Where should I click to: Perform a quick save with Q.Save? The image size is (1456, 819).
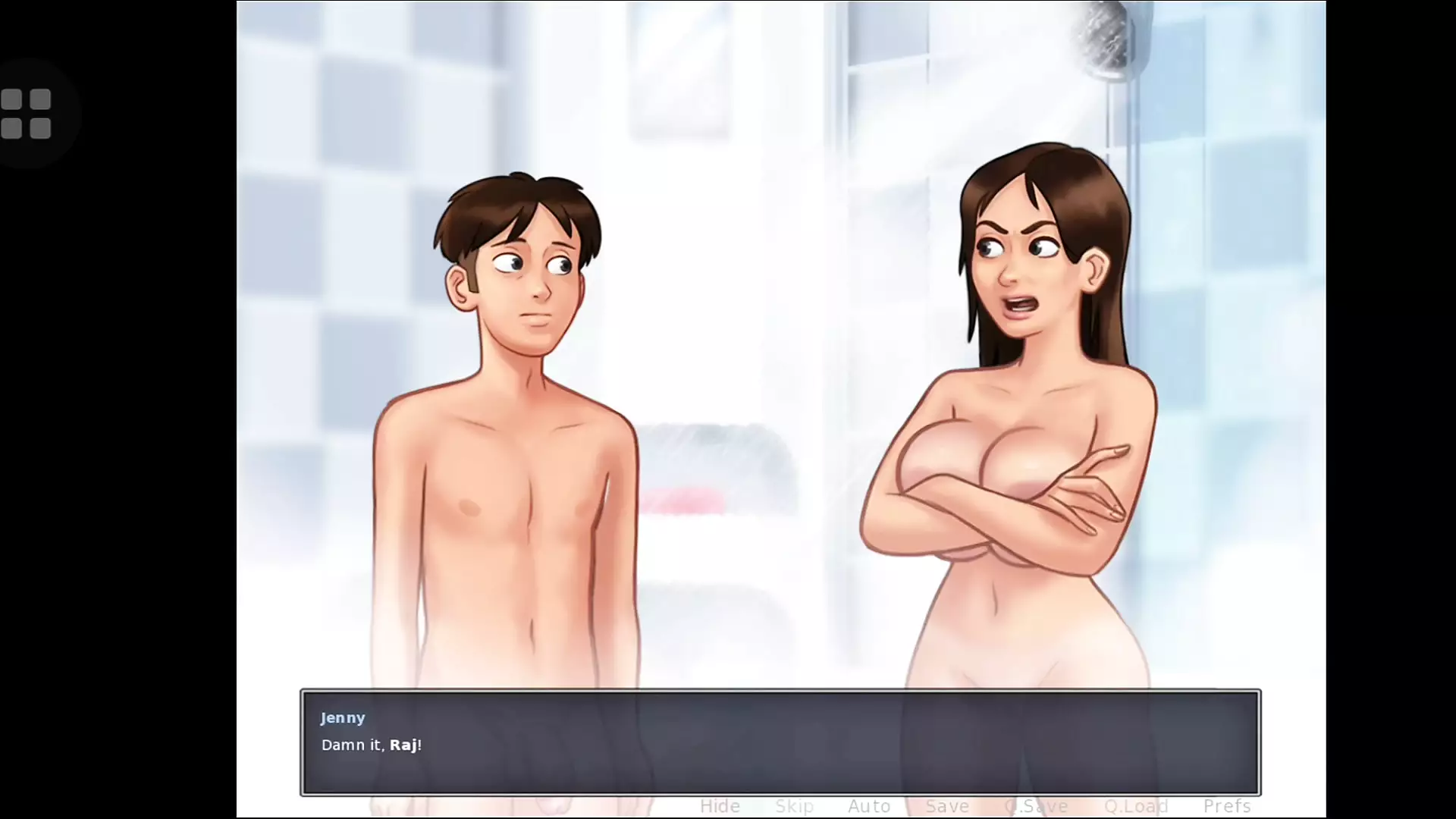(x=1036, y=806)
